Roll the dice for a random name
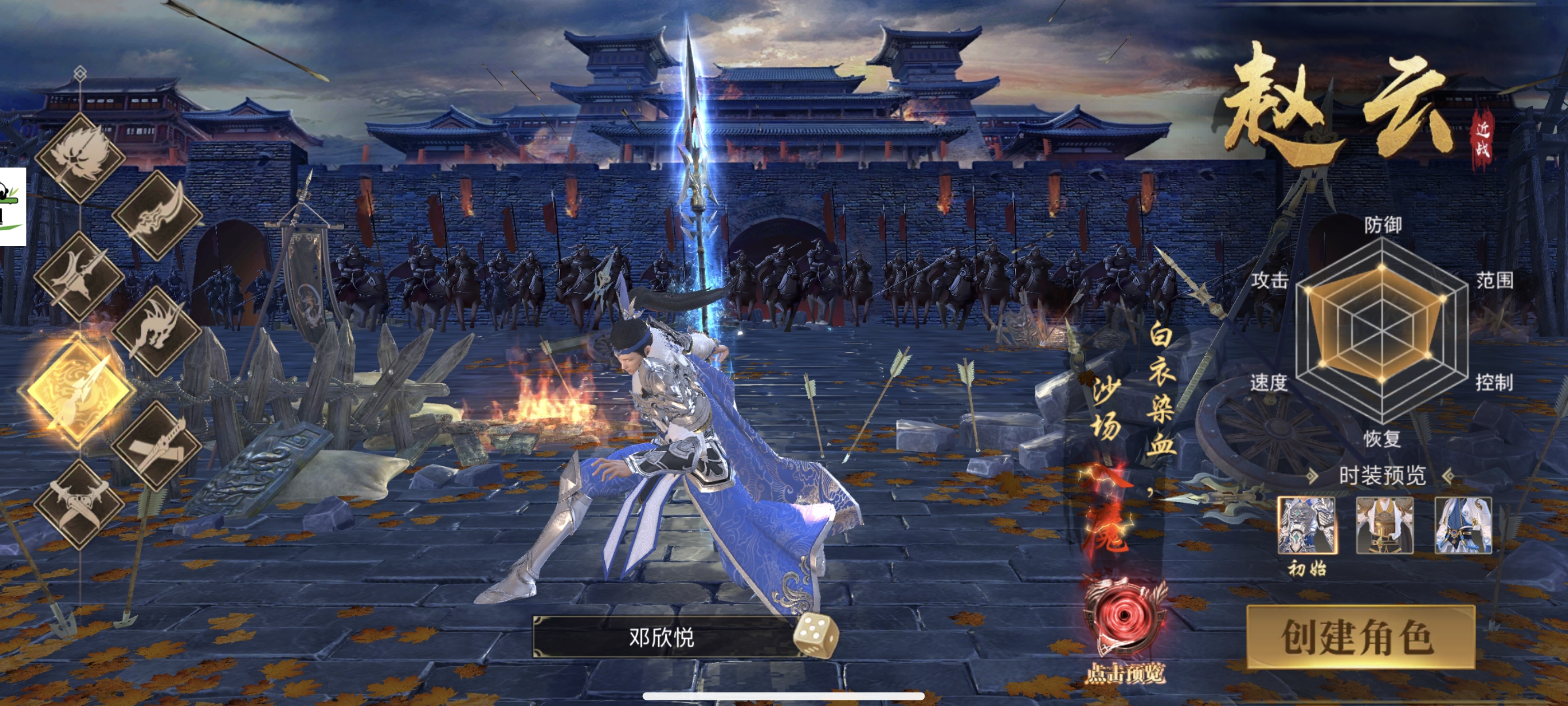The height and width of the screenshot is (706, 1568). pos(815,636)
